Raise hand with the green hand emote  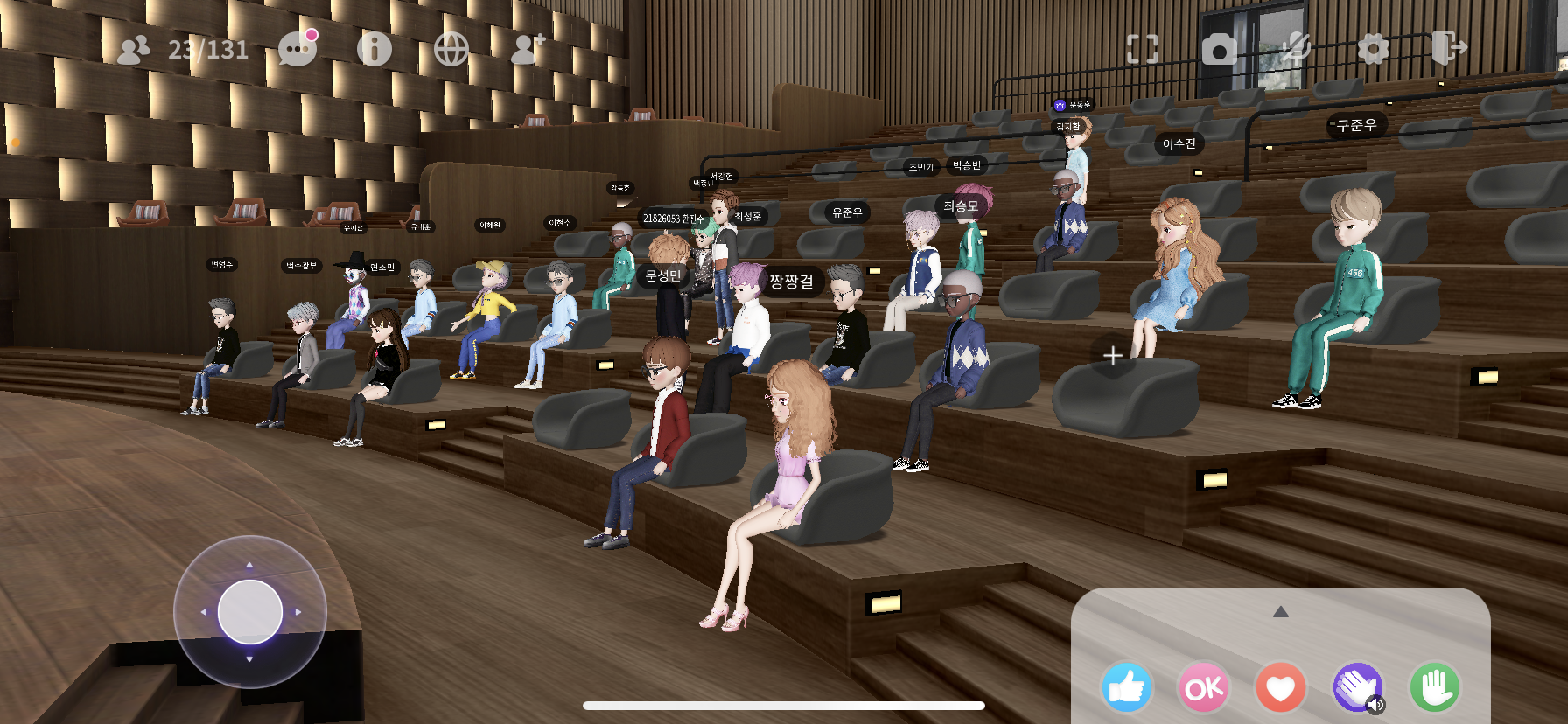[x=1435, y=688]
